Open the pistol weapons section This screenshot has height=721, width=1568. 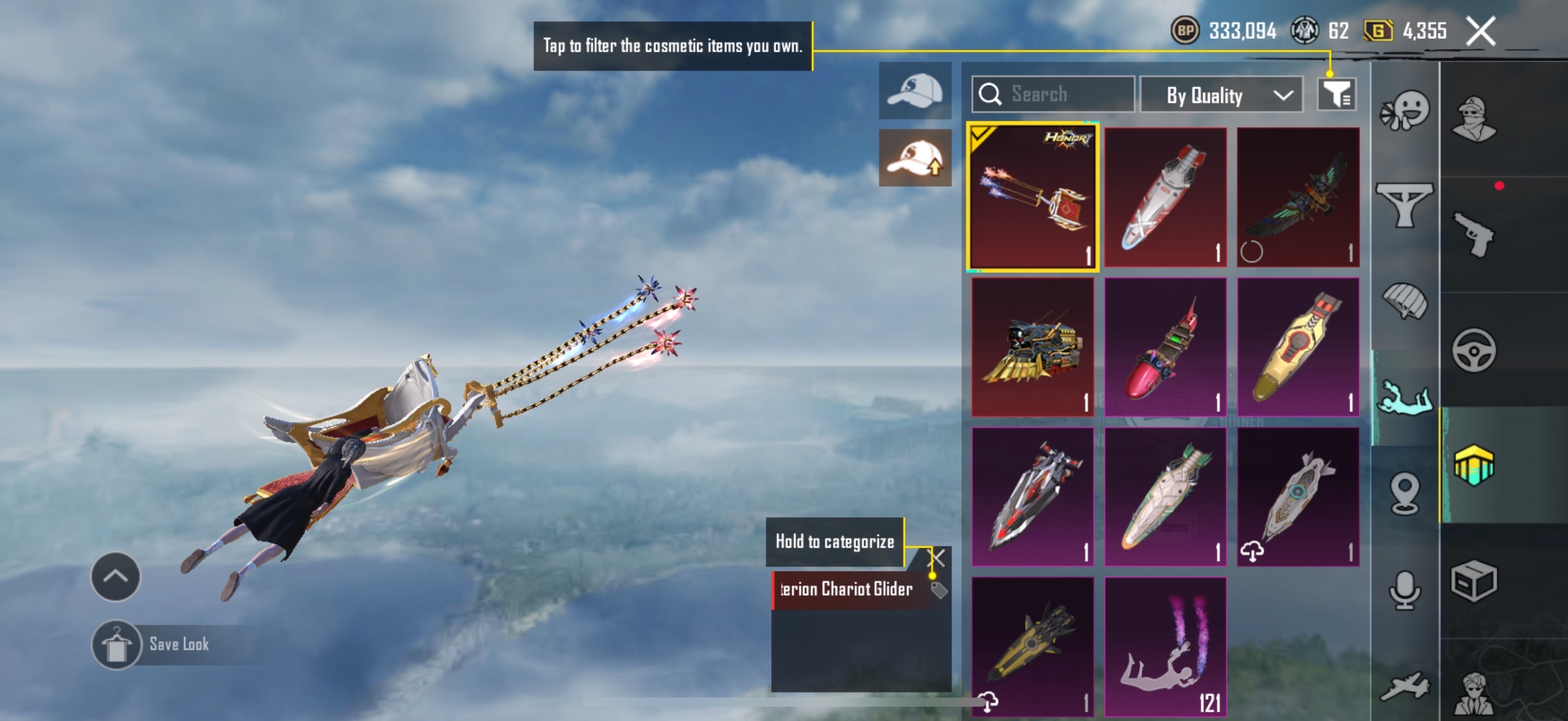pos(1474,234)
